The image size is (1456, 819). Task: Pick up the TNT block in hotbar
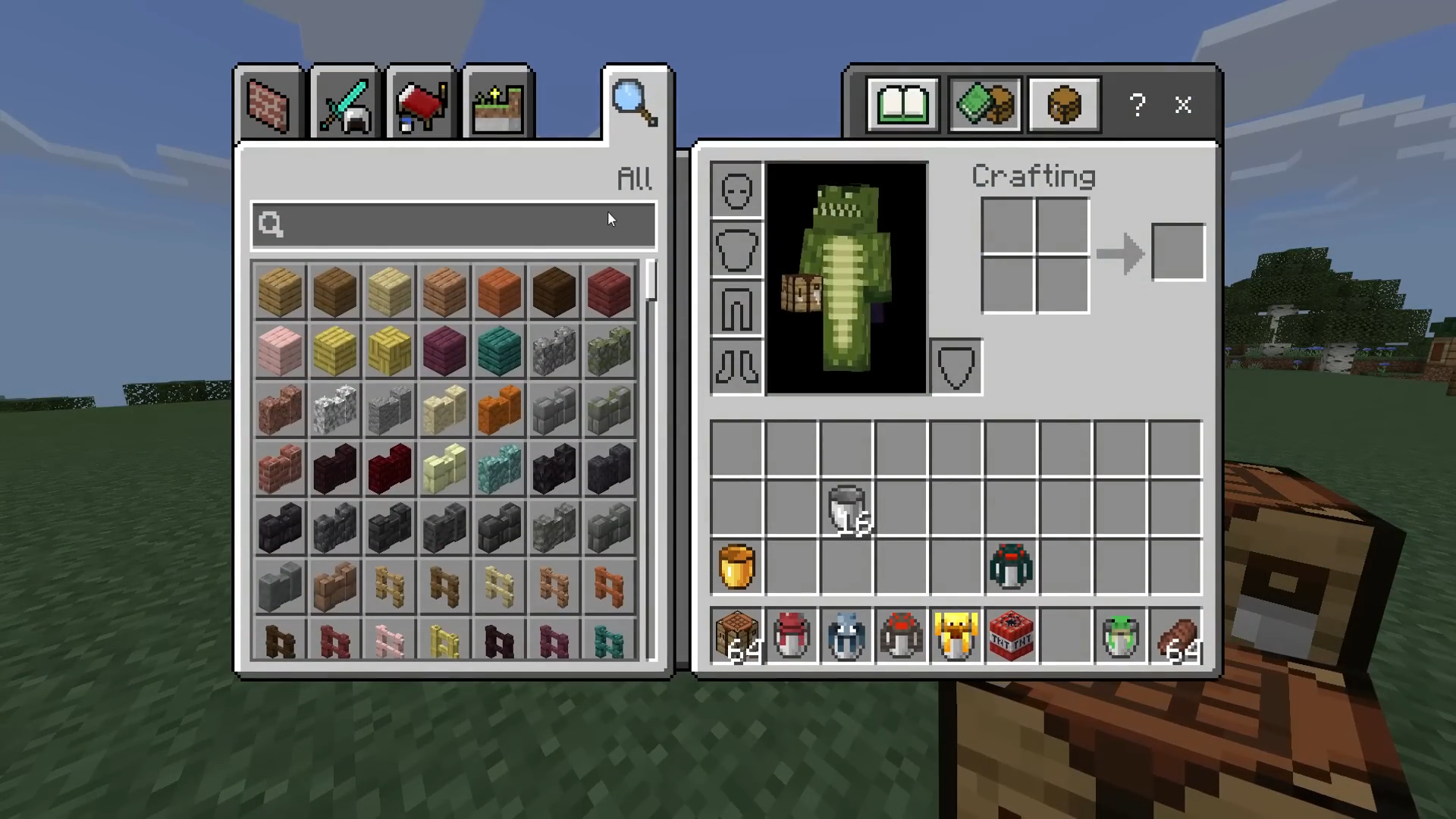[x=1011, y=637]
